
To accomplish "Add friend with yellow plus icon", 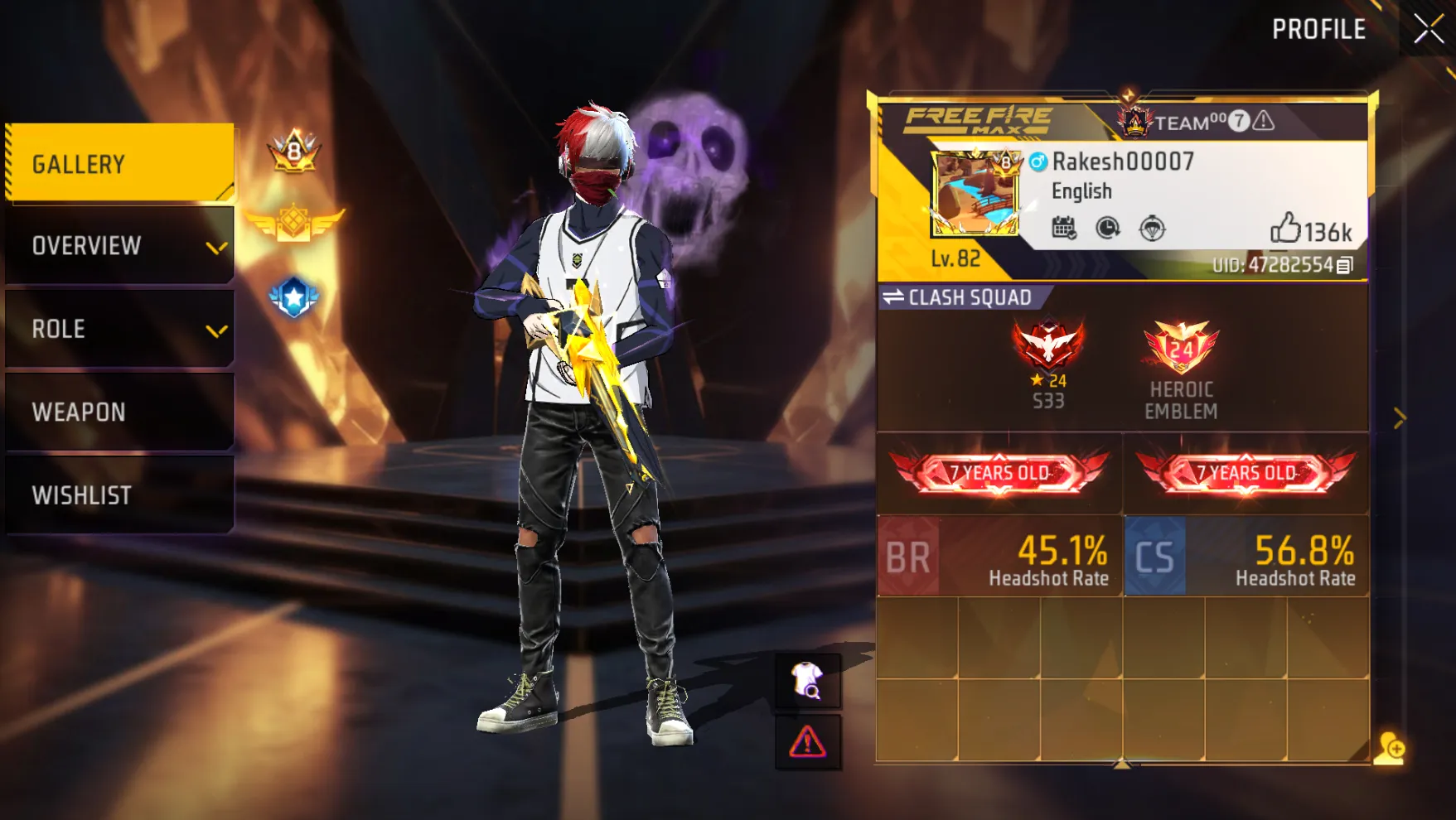I will click(1390, 748).
